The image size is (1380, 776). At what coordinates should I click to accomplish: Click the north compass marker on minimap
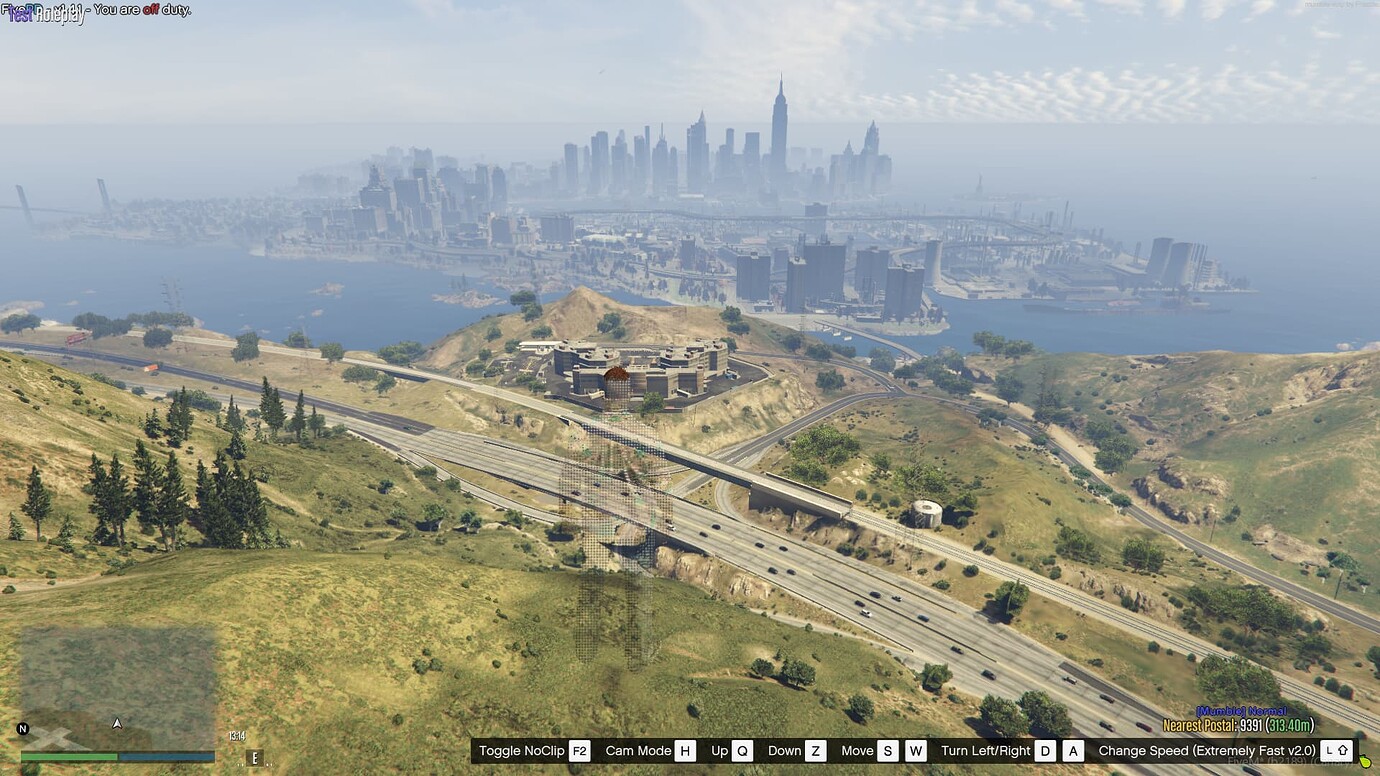(x=22, y=730)
